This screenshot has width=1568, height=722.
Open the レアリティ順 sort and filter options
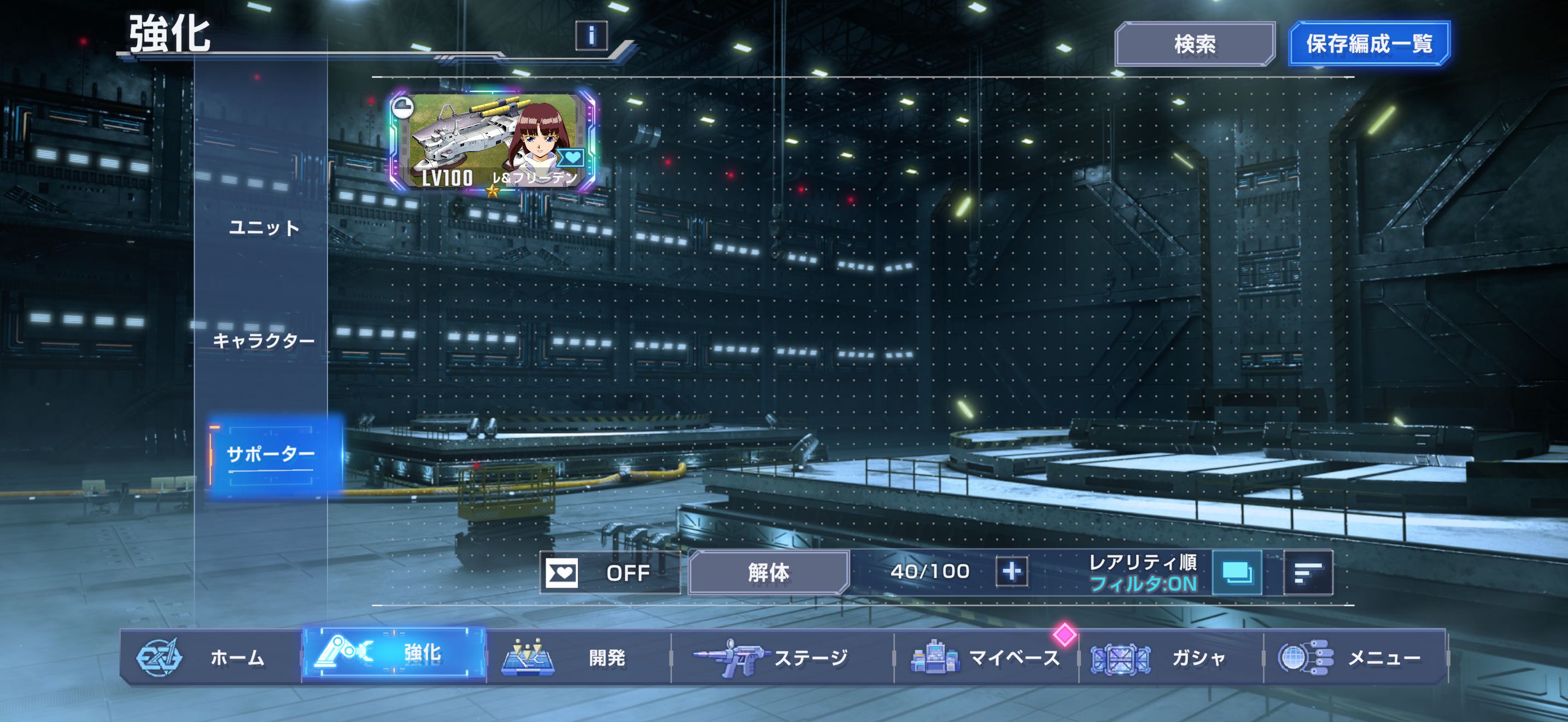(x=1143, y=572)
